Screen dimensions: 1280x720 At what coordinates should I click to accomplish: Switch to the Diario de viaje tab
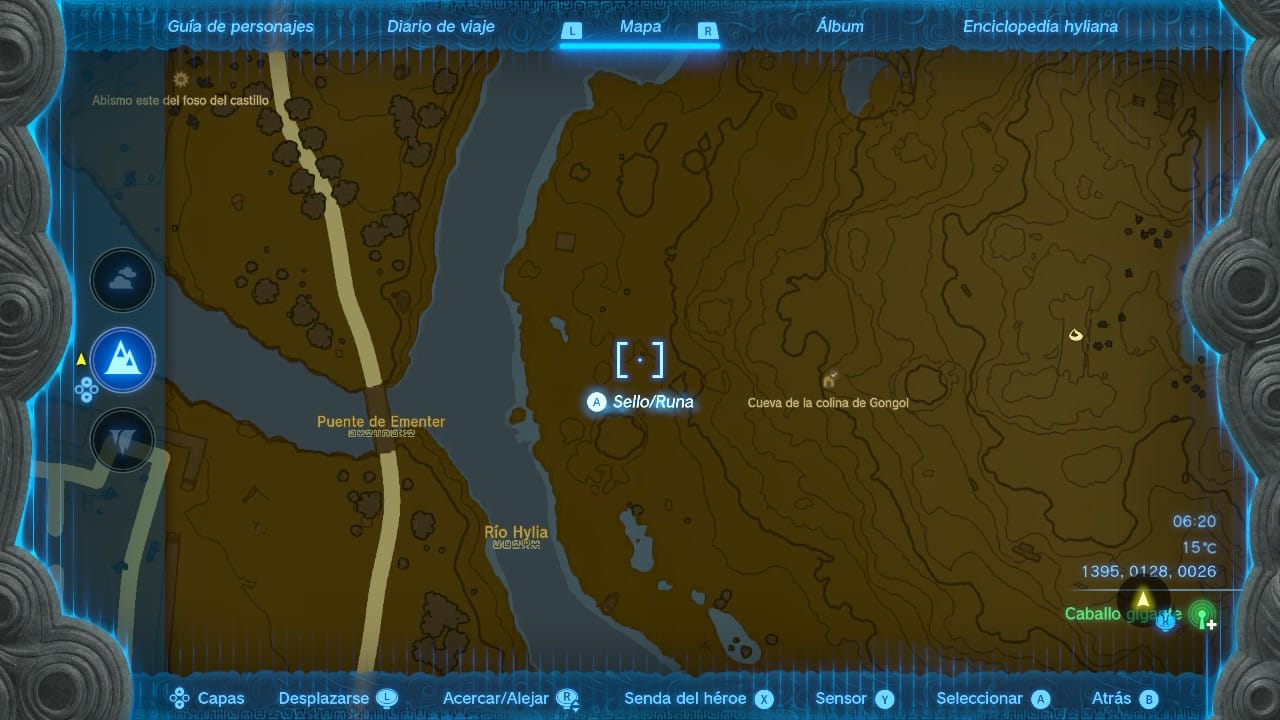(441, 27)
